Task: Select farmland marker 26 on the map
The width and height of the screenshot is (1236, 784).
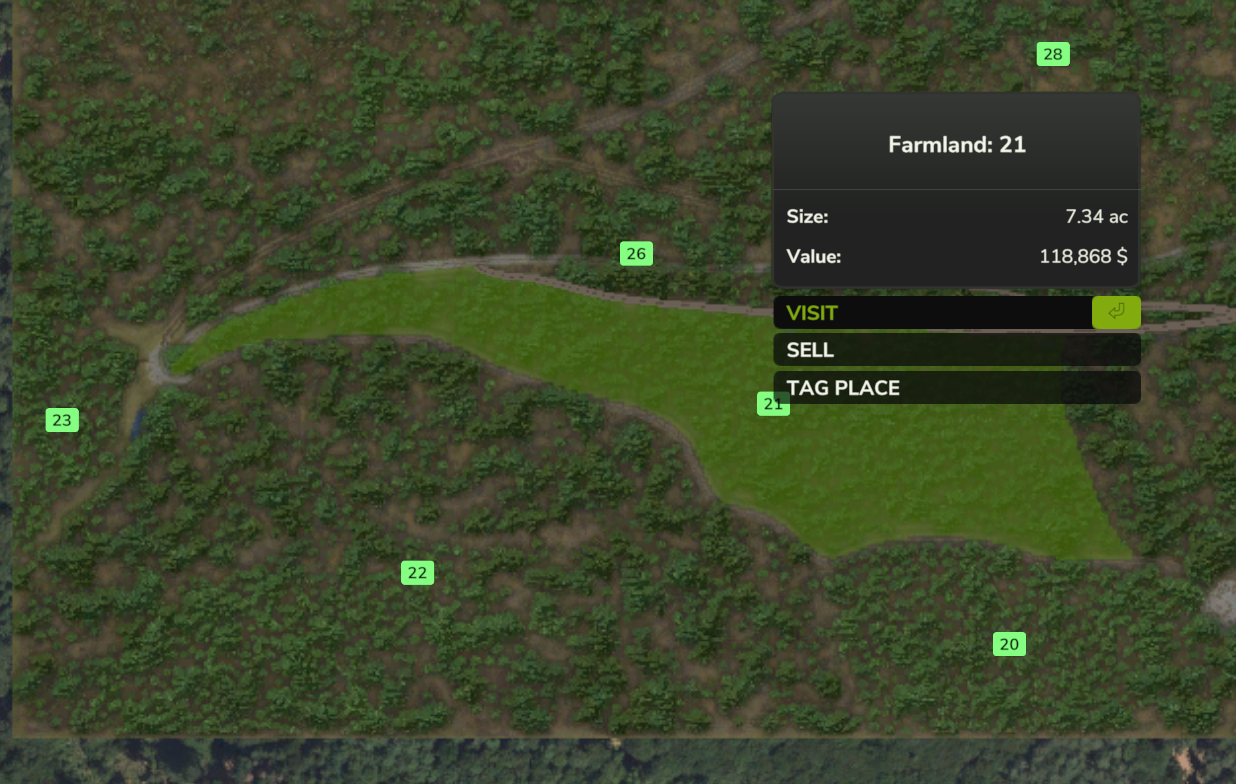Action: (x=636, y=254)
